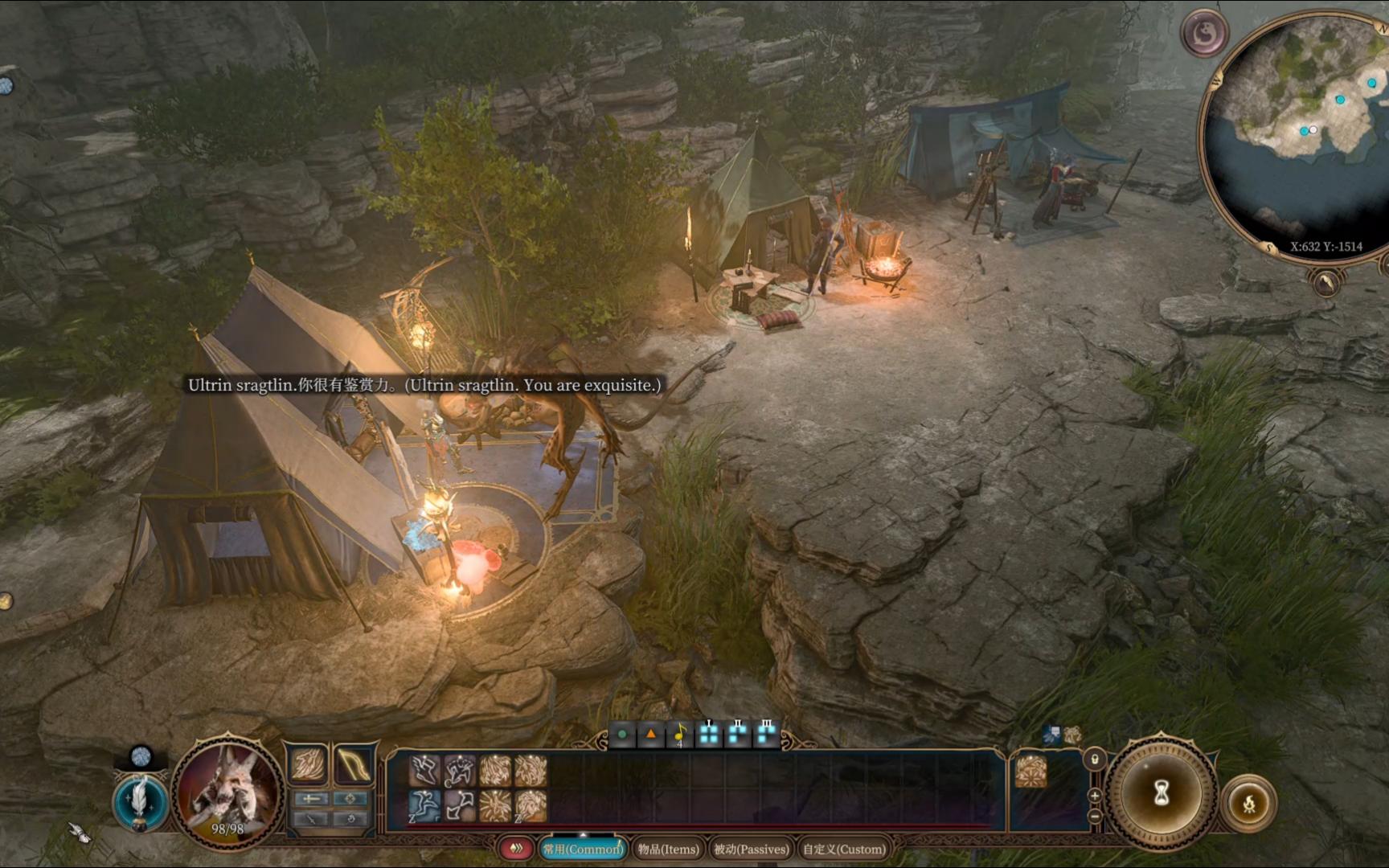Filter by the orange triangle bonus action
Screen dimensions: 1389x868
click(x=651, y=734)
